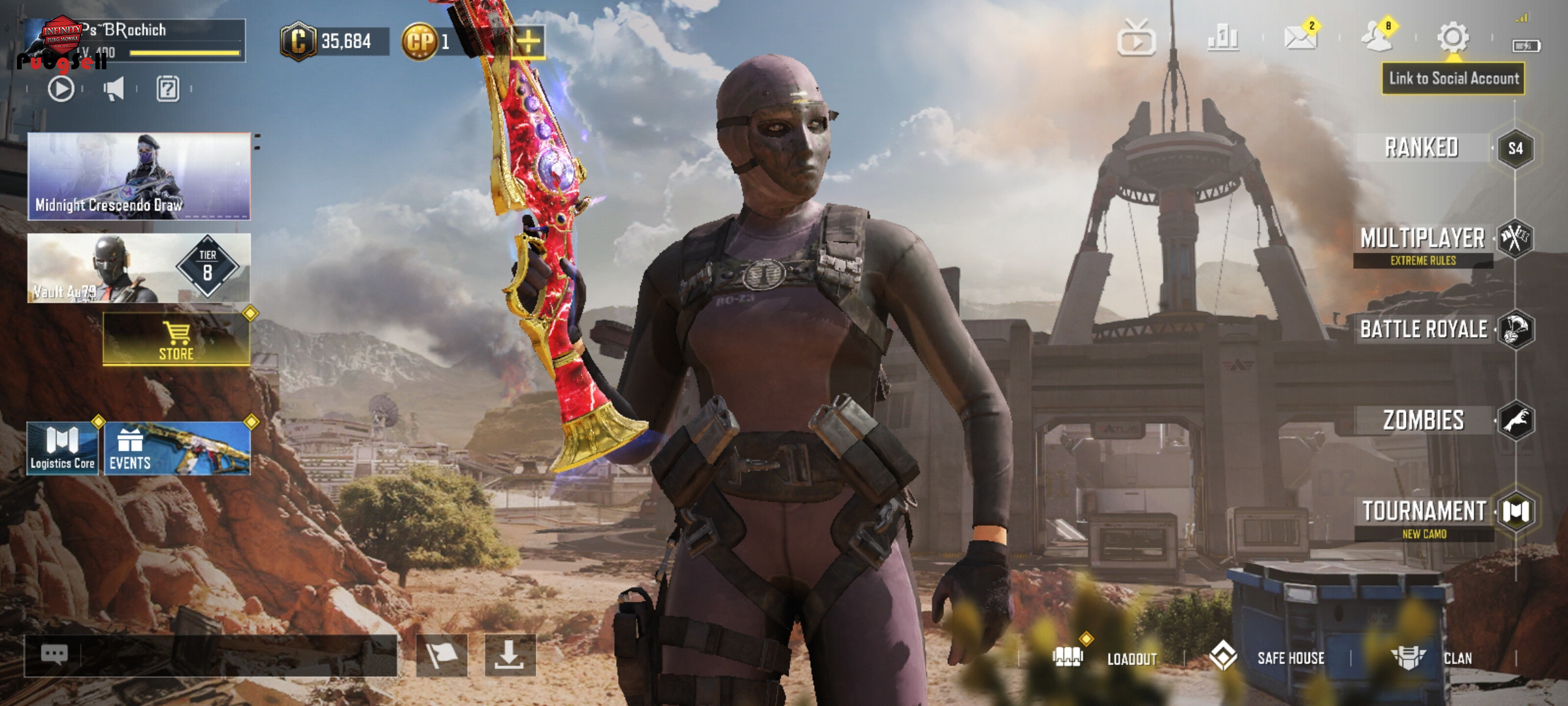The width and height of the screenshot is (1568, 706).
Task: Open the Ranked mode menu
Action: click(1422, 148)
